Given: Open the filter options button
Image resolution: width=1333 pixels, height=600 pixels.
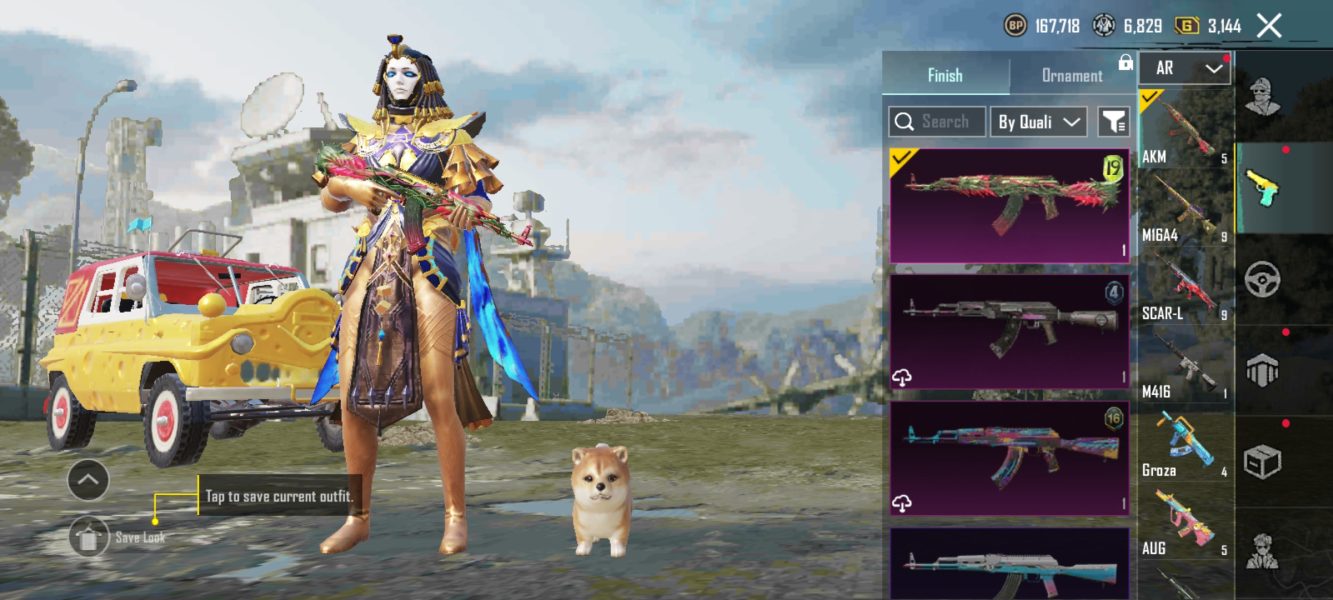Looking at the screenshot, I should 1113,122.
